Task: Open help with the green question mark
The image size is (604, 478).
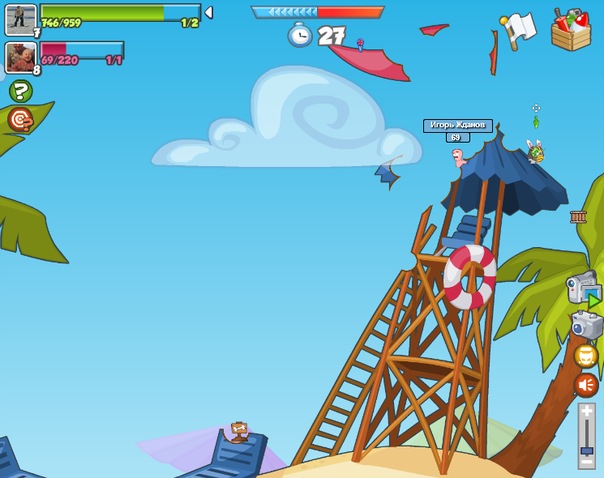Action: coord(20,92)
